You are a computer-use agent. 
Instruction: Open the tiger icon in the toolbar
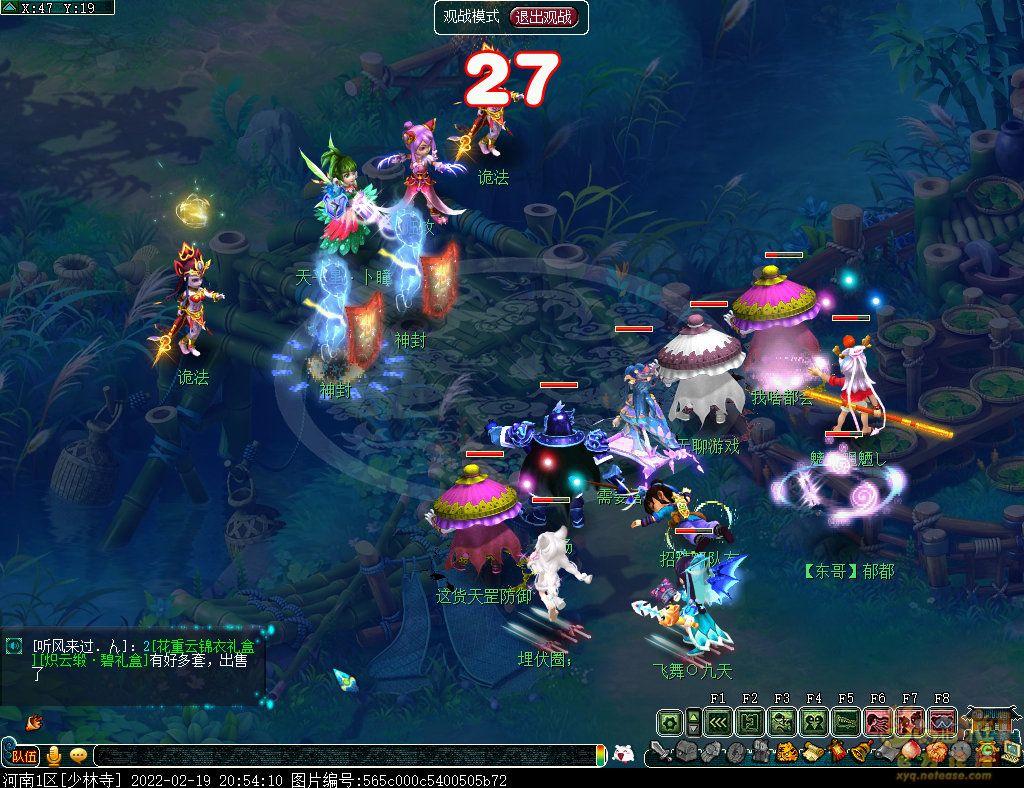click(x=786, y=752)
